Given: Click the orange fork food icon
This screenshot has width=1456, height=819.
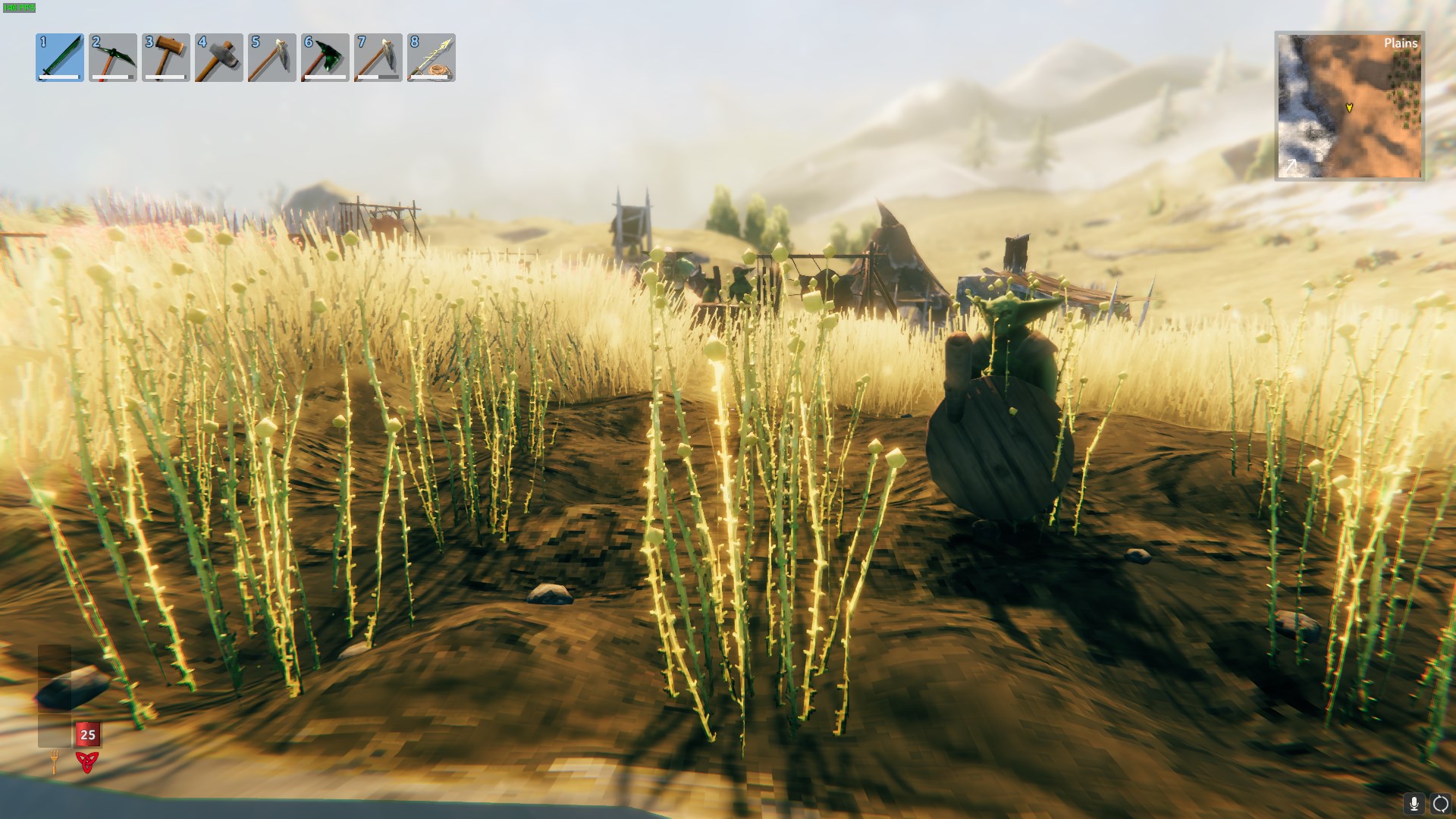Looking at the screenshot, I should [55, 761].
